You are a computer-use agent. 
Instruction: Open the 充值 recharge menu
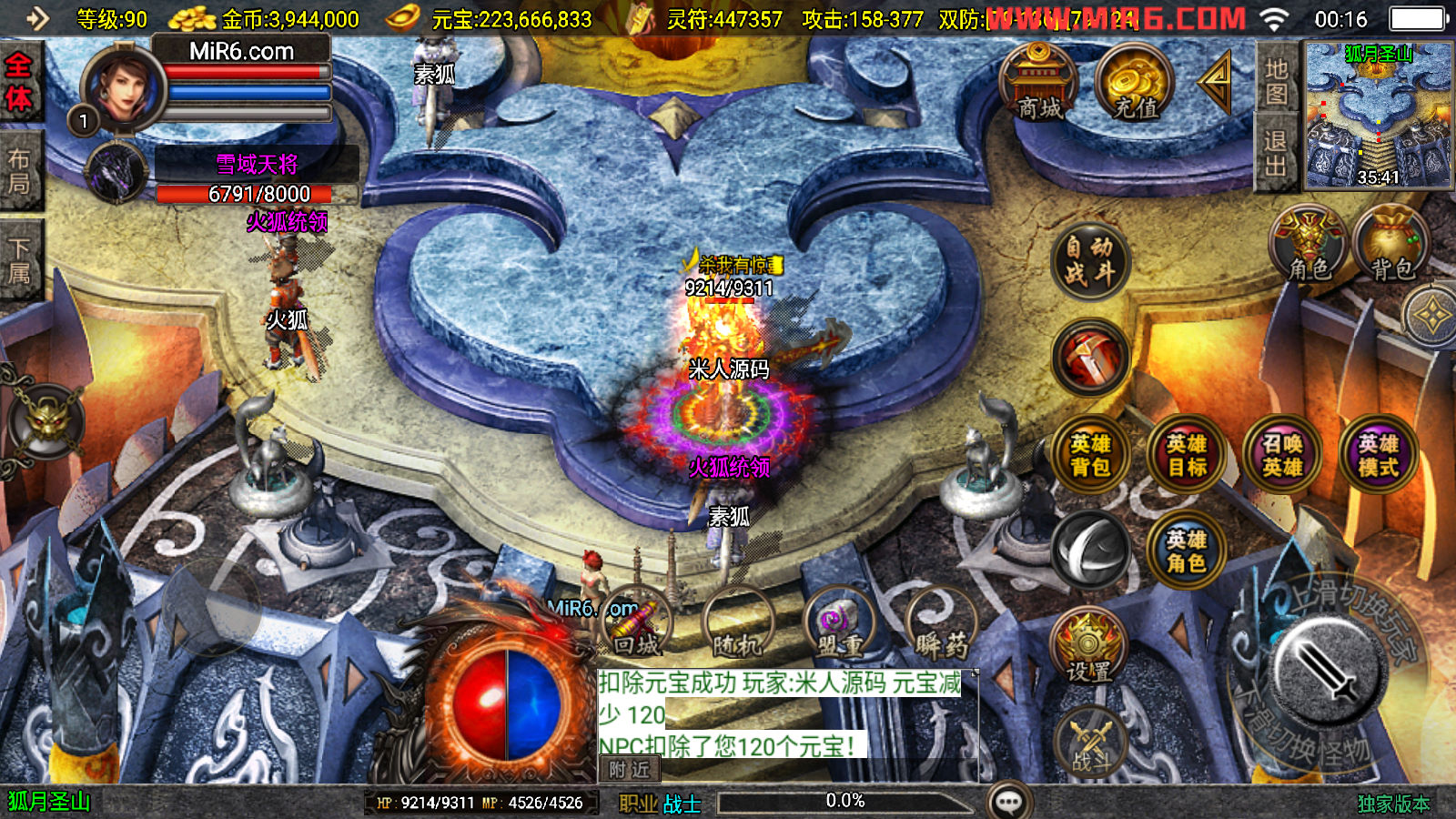coord(1135,84)
